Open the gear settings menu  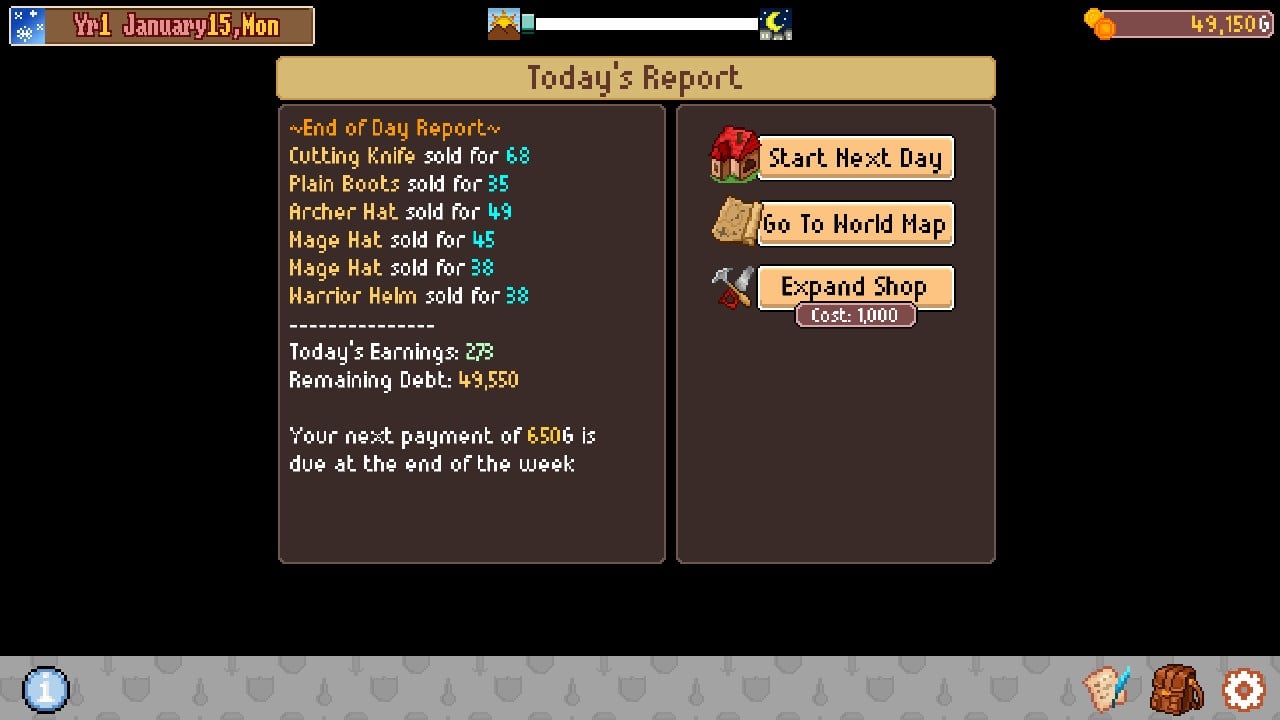[1243, 689]
